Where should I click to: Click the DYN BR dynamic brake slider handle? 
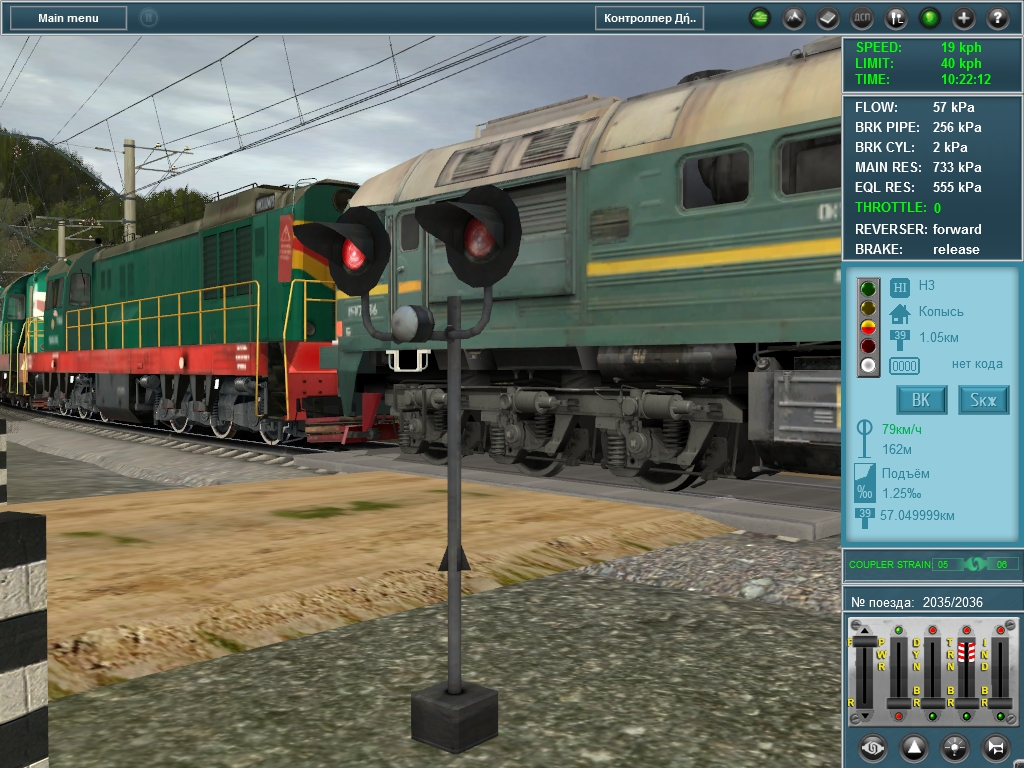coord(932,704)
